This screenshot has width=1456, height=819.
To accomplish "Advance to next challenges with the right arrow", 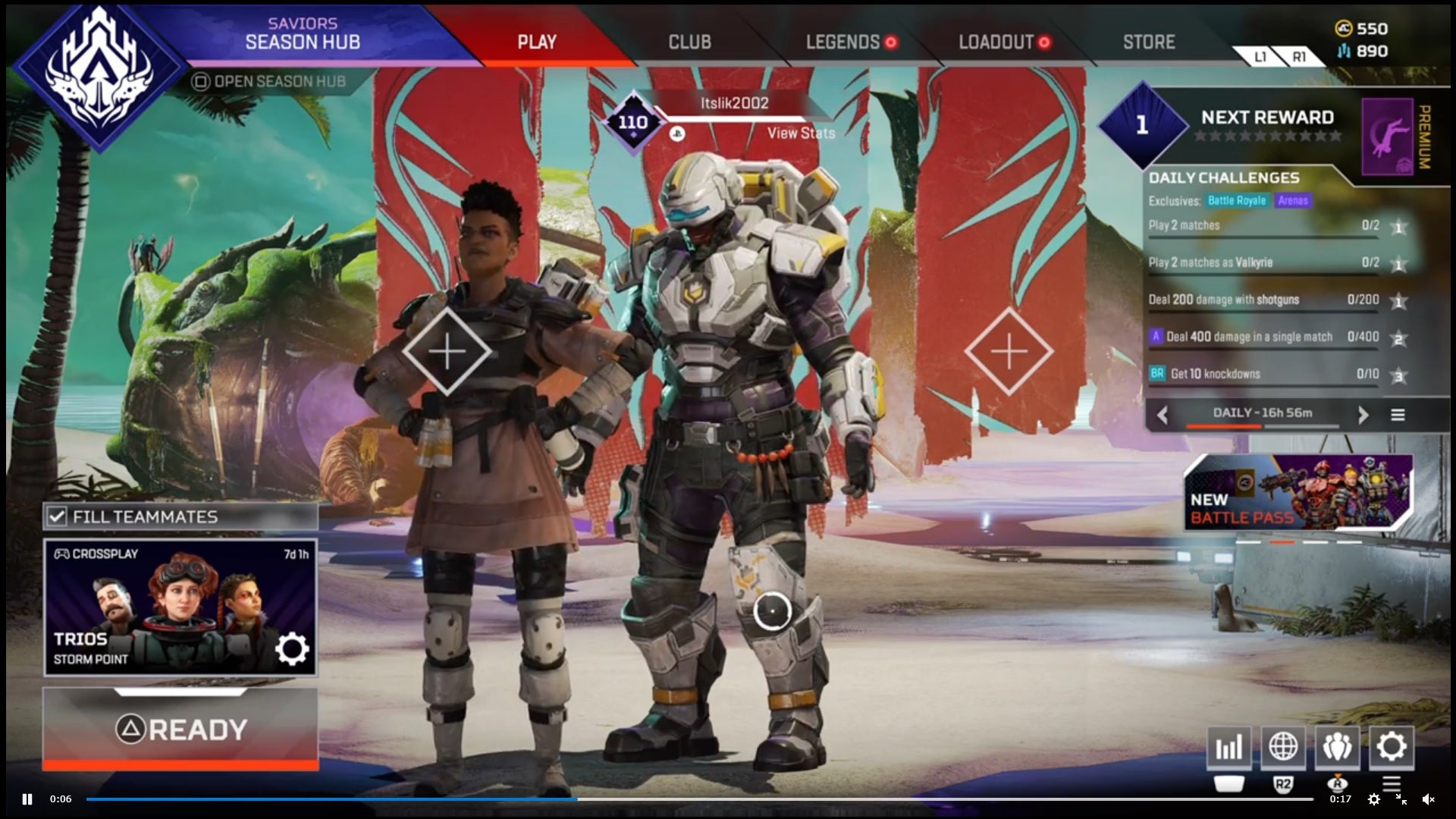I will [1363, 415].
